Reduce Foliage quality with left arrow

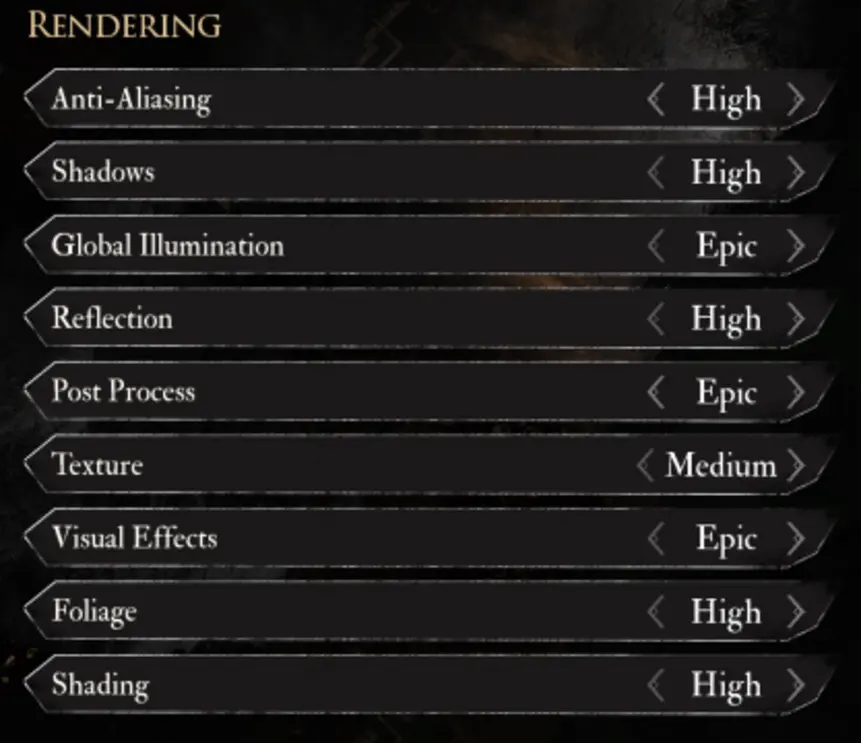pos(656,612)
